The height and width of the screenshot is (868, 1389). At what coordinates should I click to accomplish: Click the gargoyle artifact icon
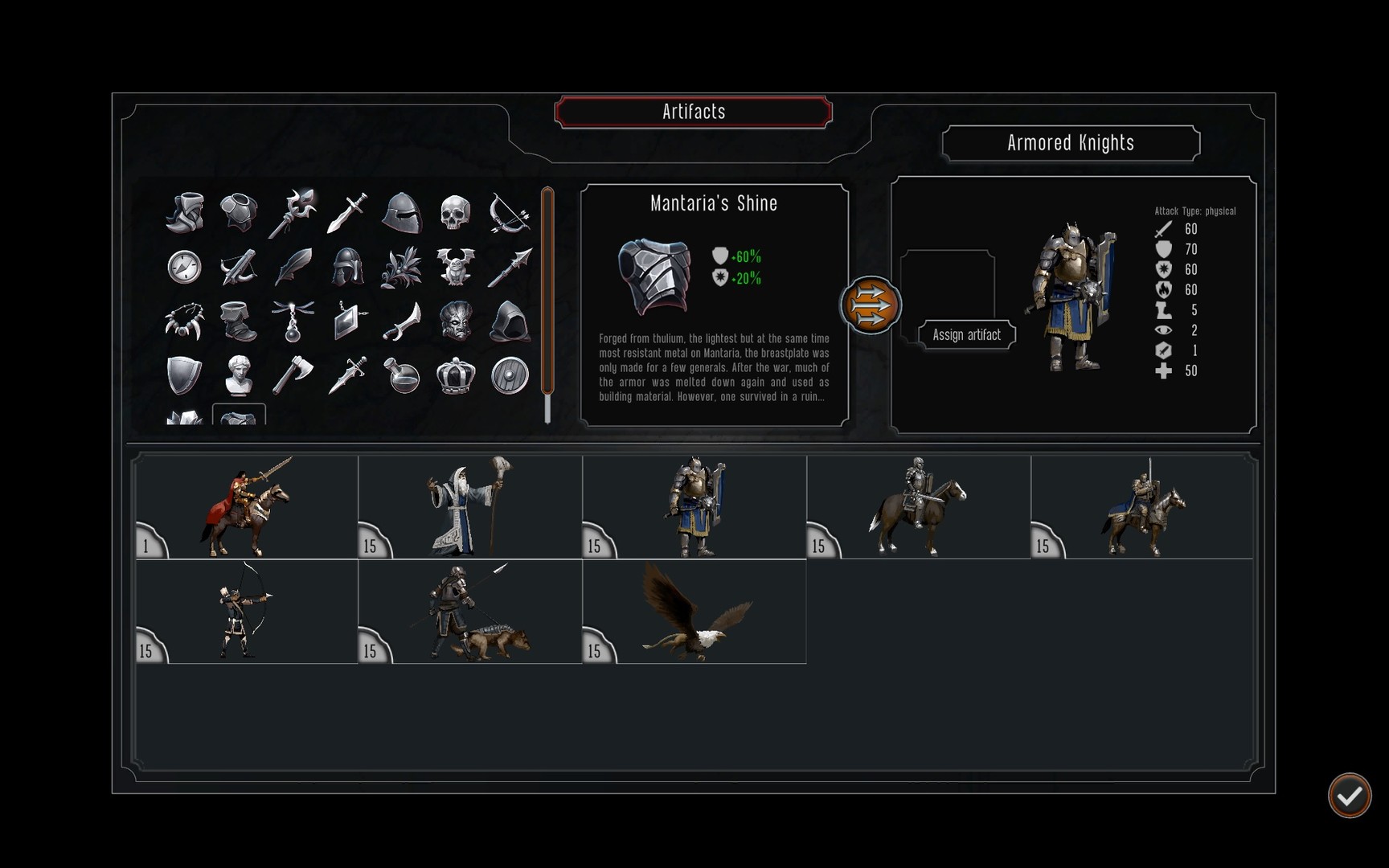456,267
